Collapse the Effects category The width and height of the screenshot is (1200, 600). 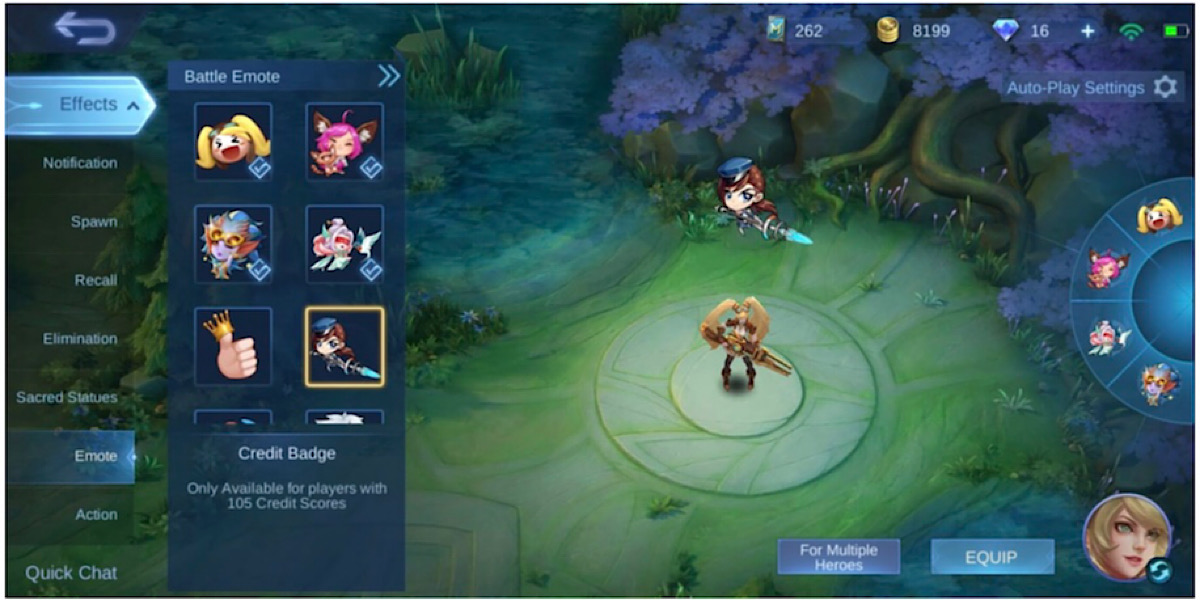click(132, 105)
